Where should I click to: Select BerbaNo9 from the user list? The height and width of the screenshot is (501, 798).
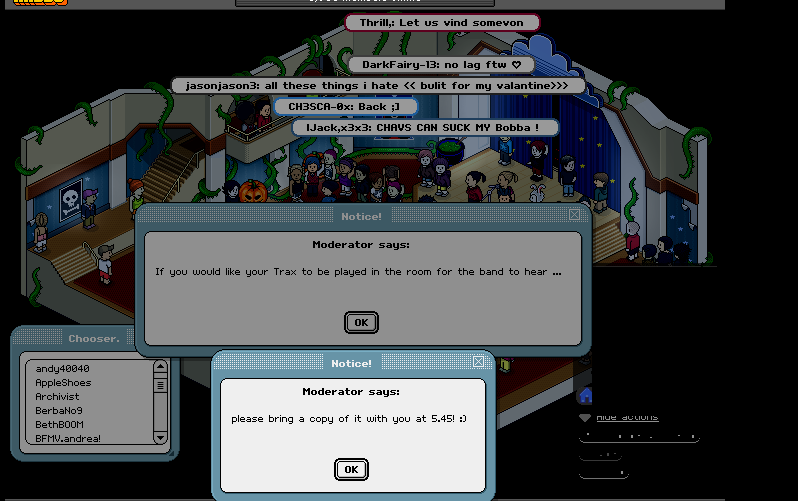click(x=59, y=410)
